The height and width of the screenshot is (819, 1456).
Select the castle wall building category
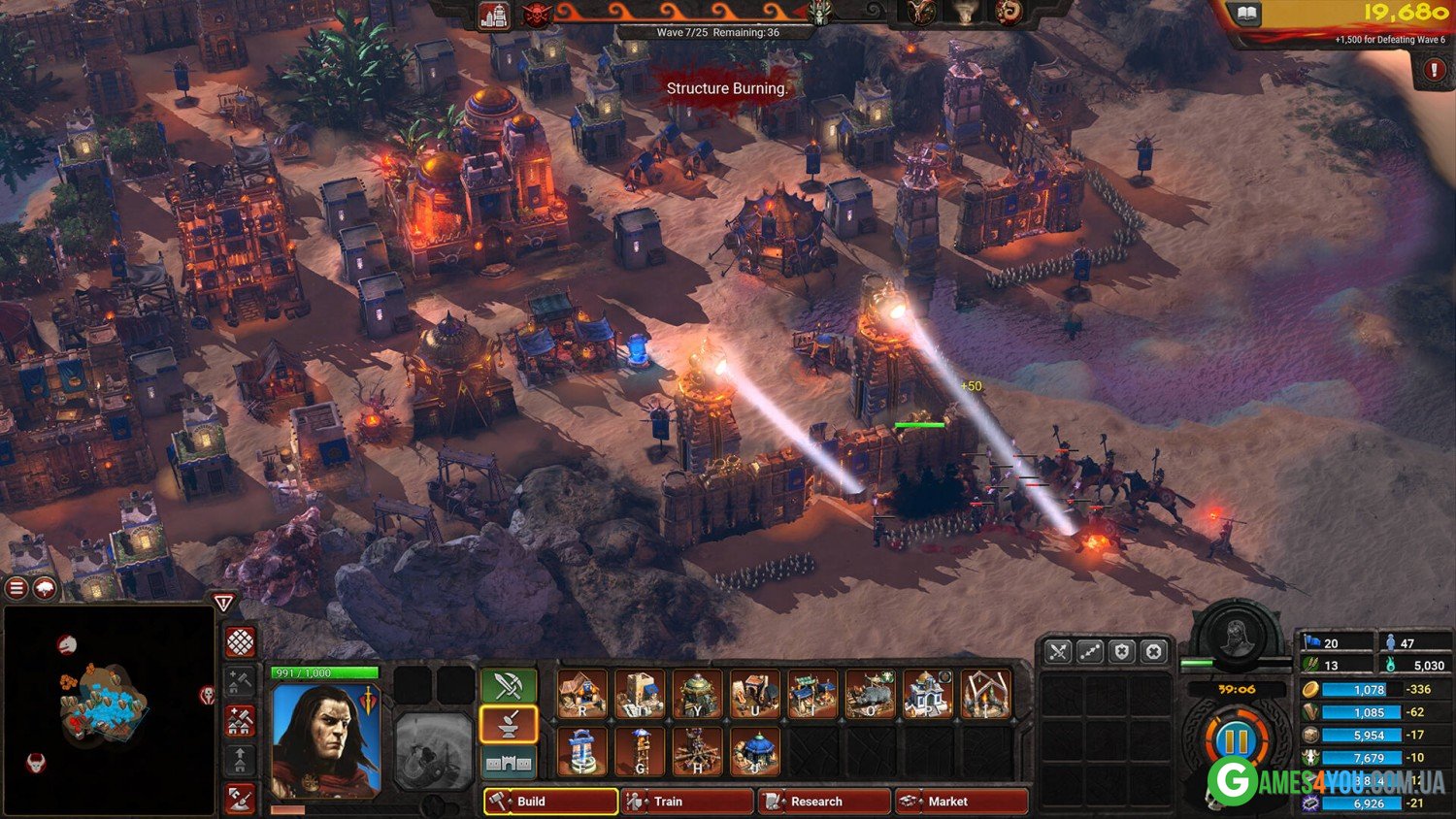pos(509,763)
